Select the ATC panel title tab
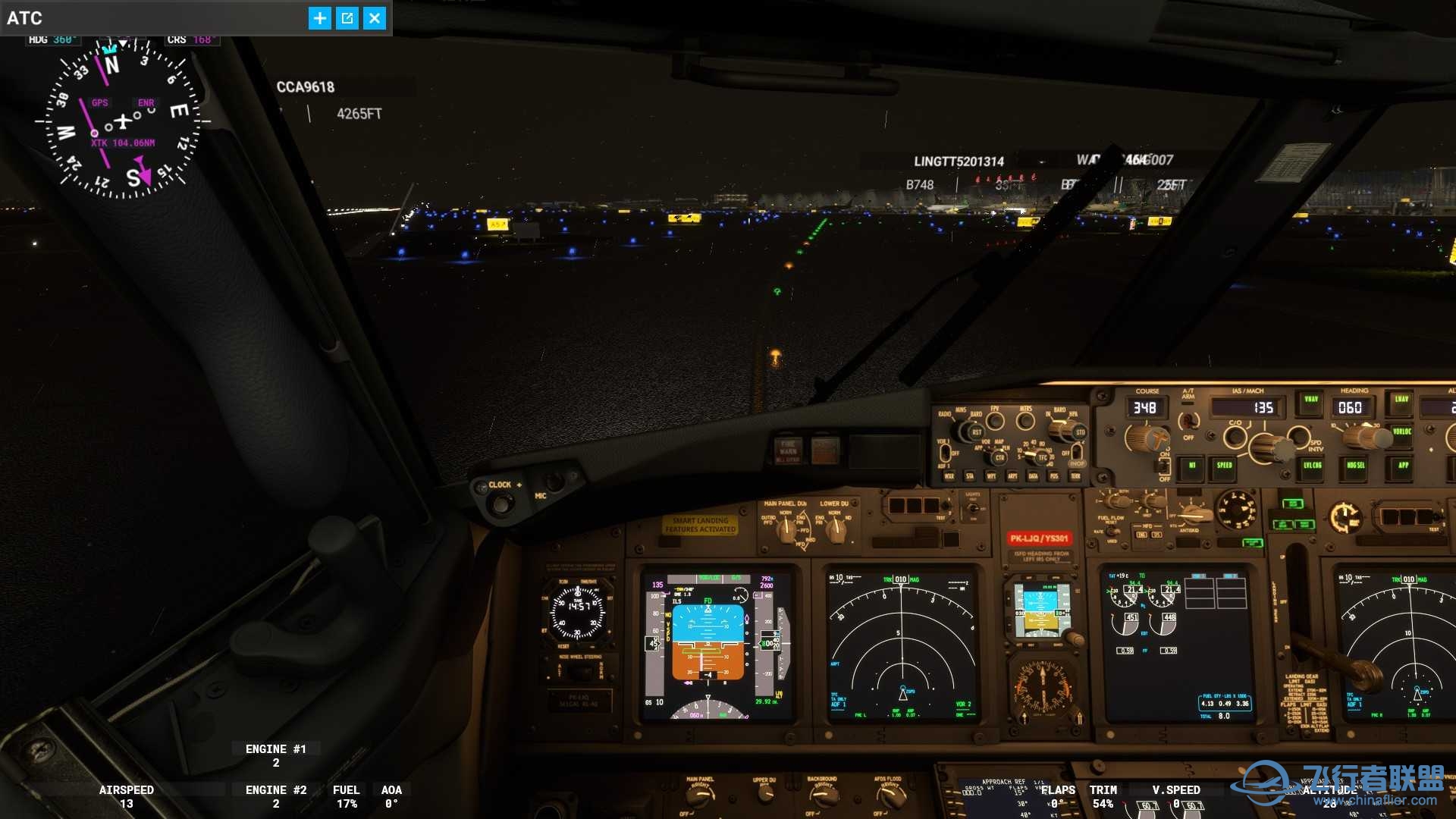Screen dimensions: 1456x819 tap(26, 17)
